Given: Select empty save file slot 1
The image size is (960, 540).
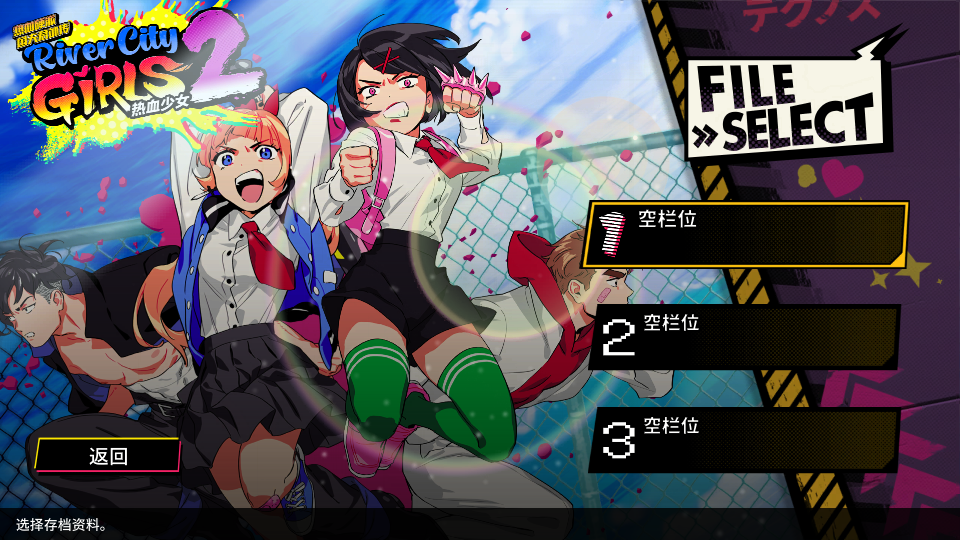Looking at the screenshot, I should (745, 234).
